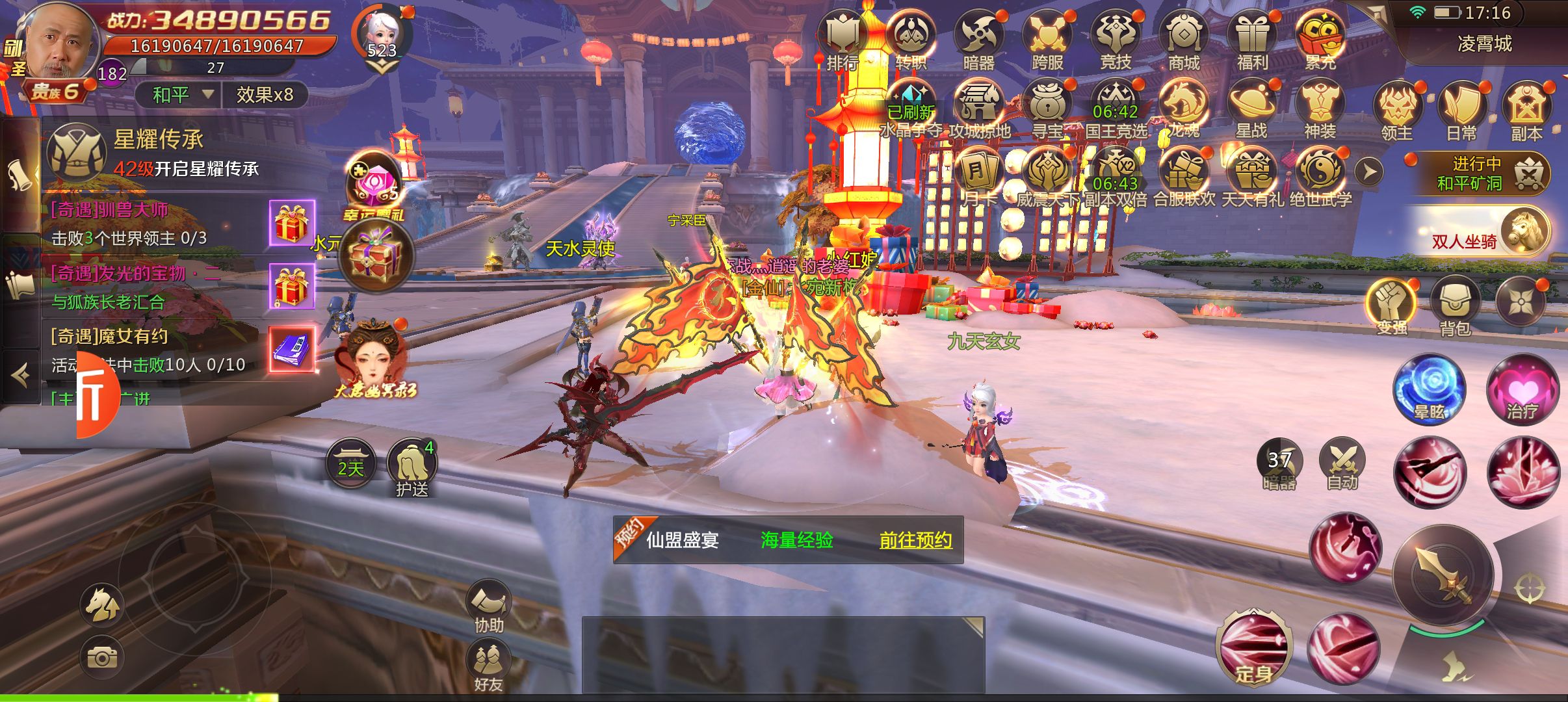
Task: Activate the 定身 immobilize skill
Action: pyautogui.click(x=1253, y=647)
